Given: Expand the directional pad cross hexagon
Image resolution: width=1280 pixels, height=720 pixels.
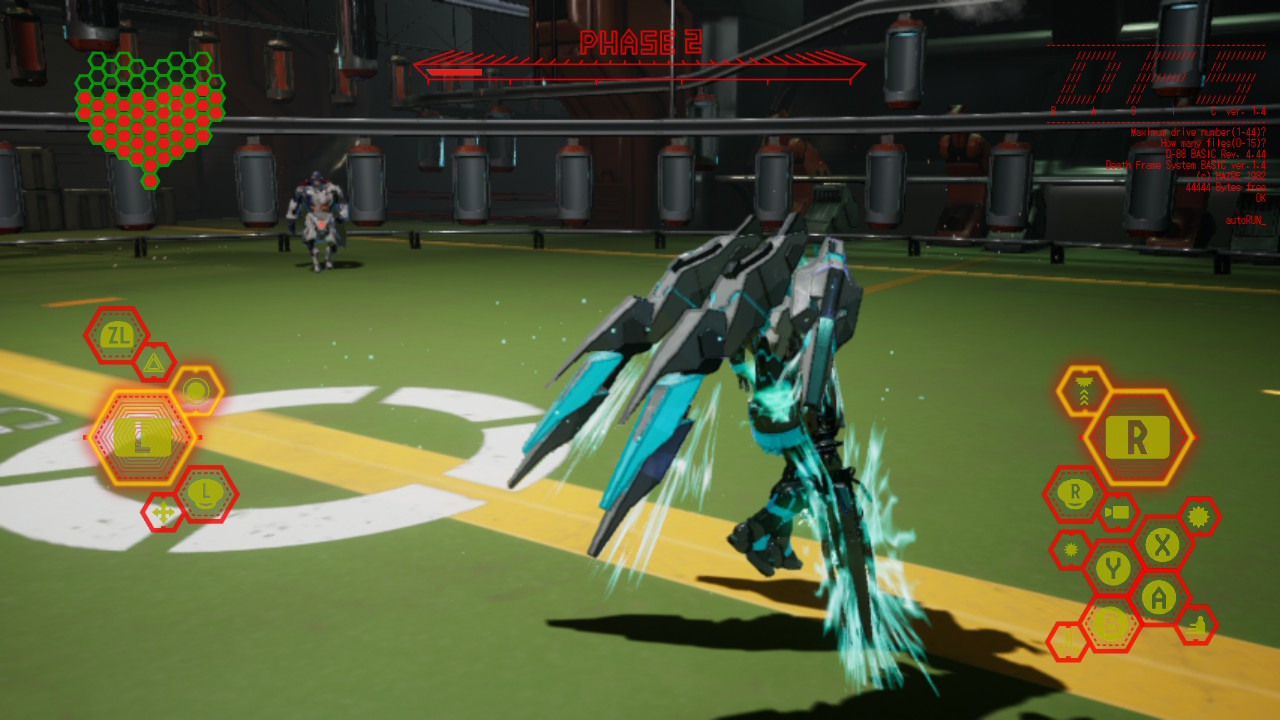Looking at the screenshot, I should 163,511.
